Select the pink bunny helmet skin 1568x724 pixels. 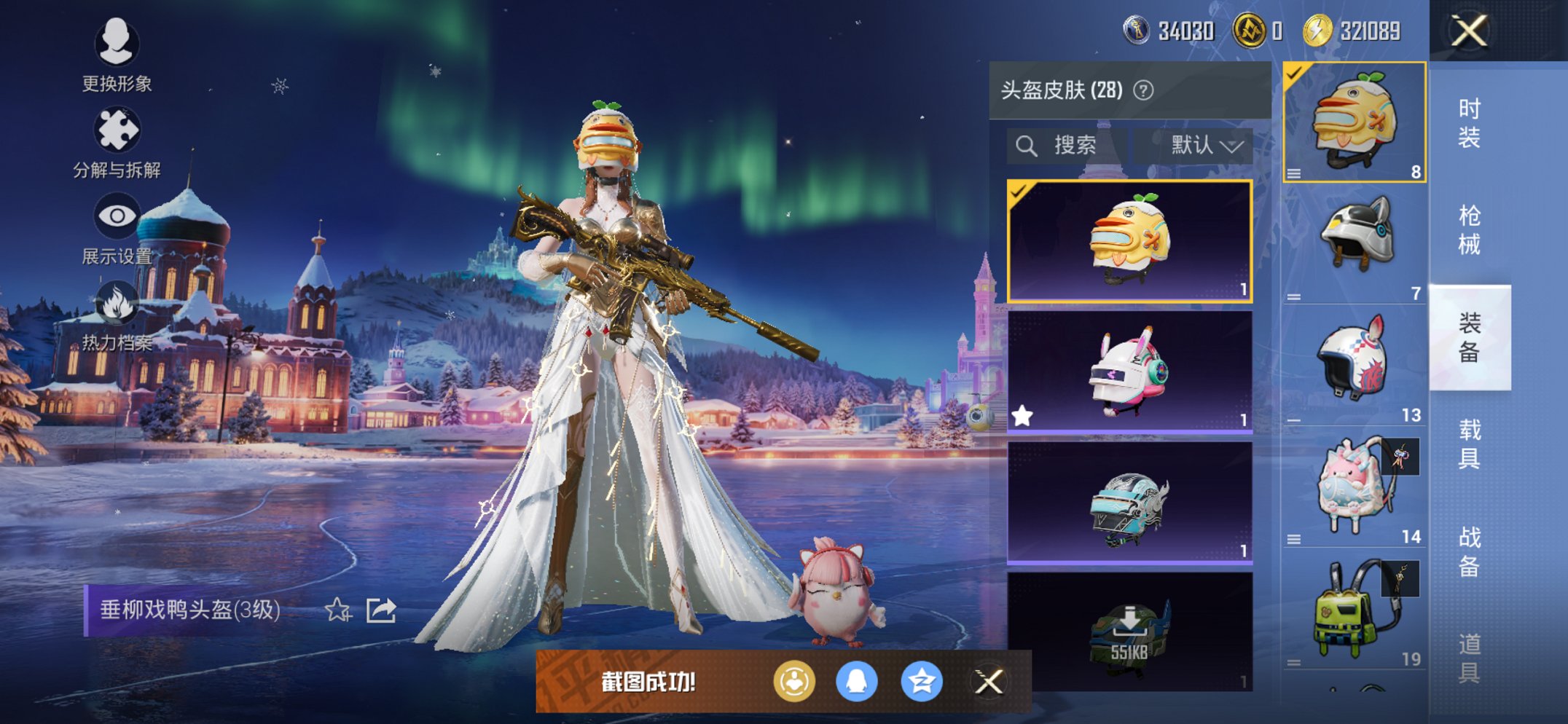point(1129,372)
